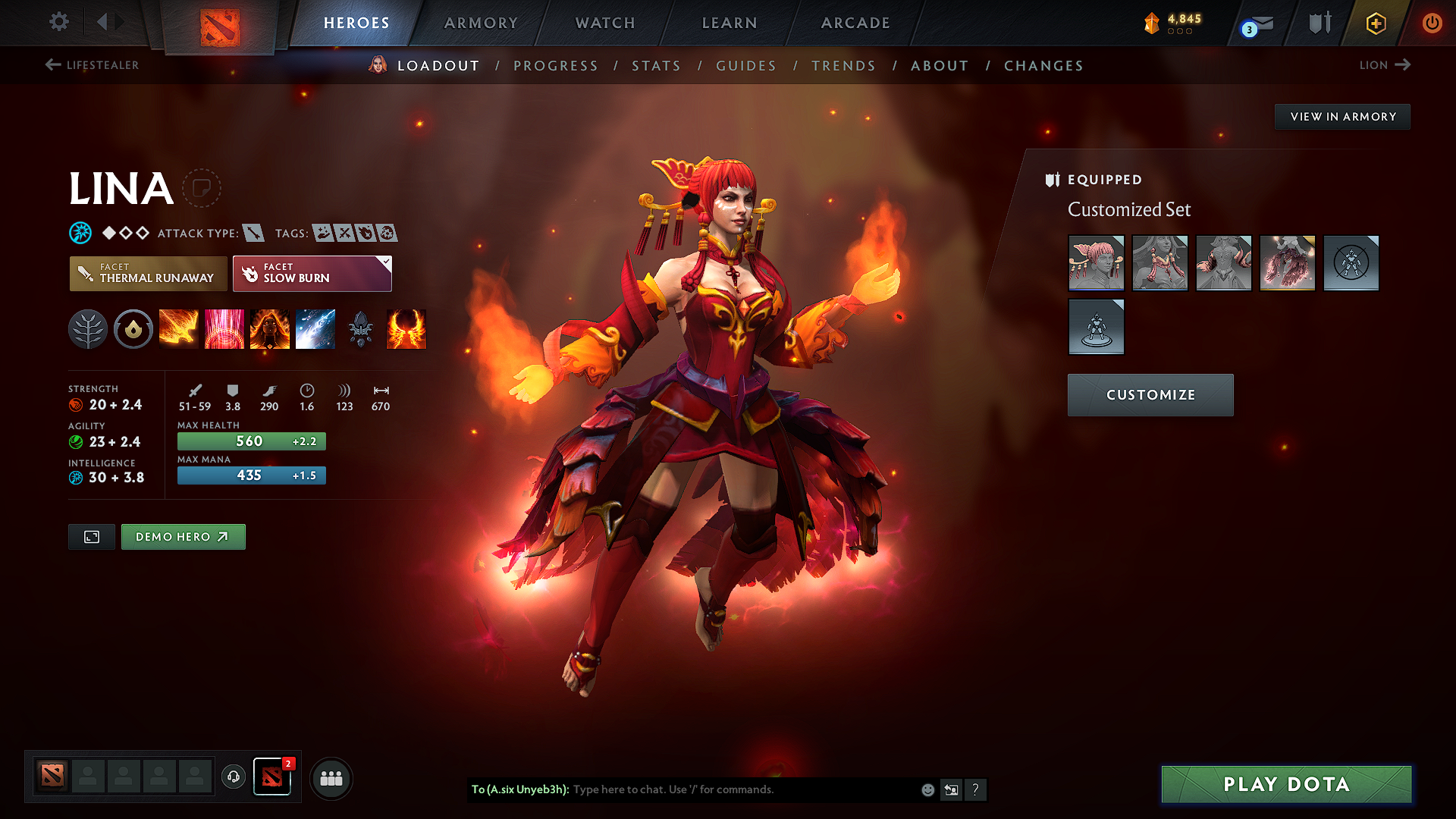Image resolution: width=1456 pixels, height=819 pixels.
Task: Click Lina's ranged attack type icon
Action: 255,234
